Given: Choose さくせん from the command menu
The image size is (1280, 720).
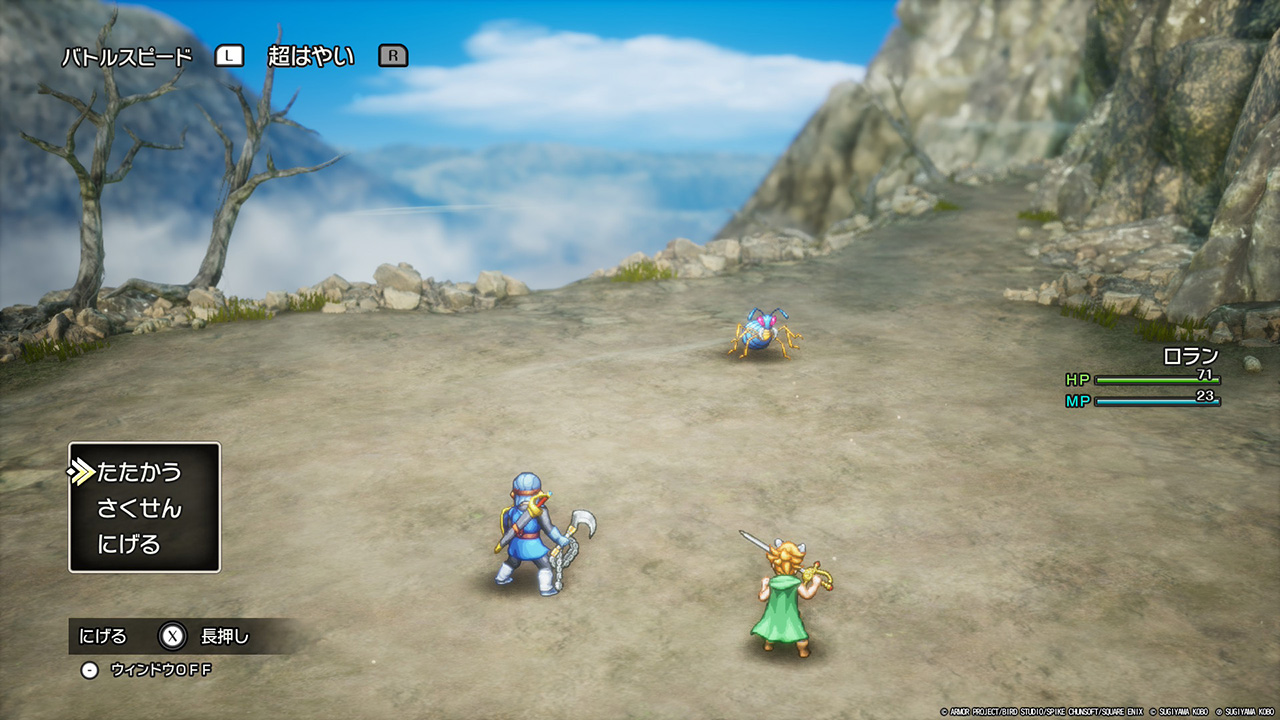Looking at the screenshot, I should click(139, 508).
